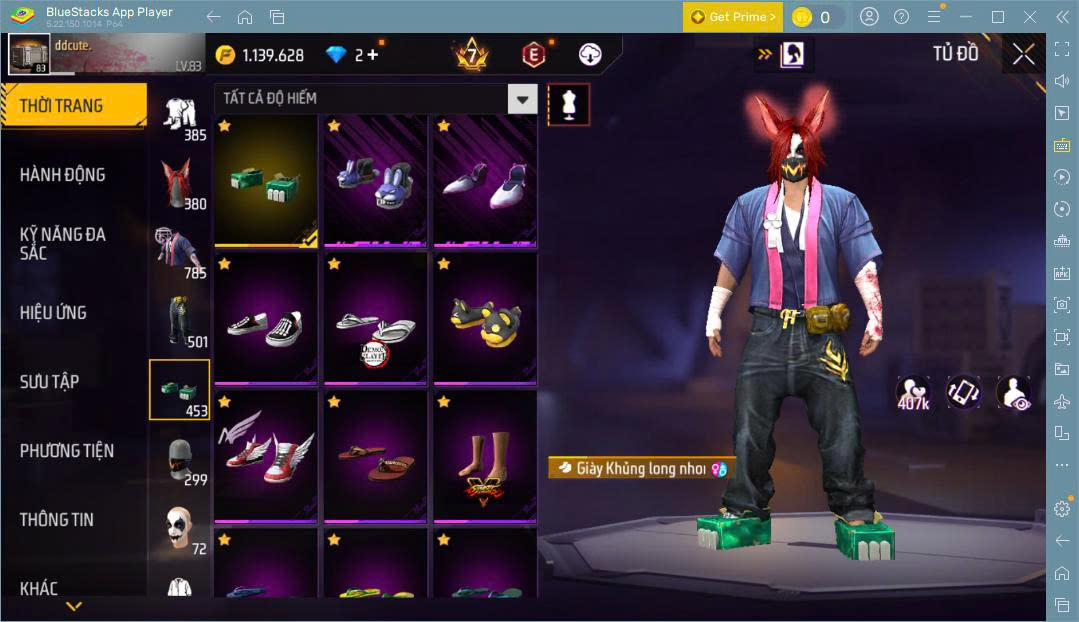Click the mannequin preview button
Image resolution: width=1079 pixels, height=622 pixels.
click(568, 104)
